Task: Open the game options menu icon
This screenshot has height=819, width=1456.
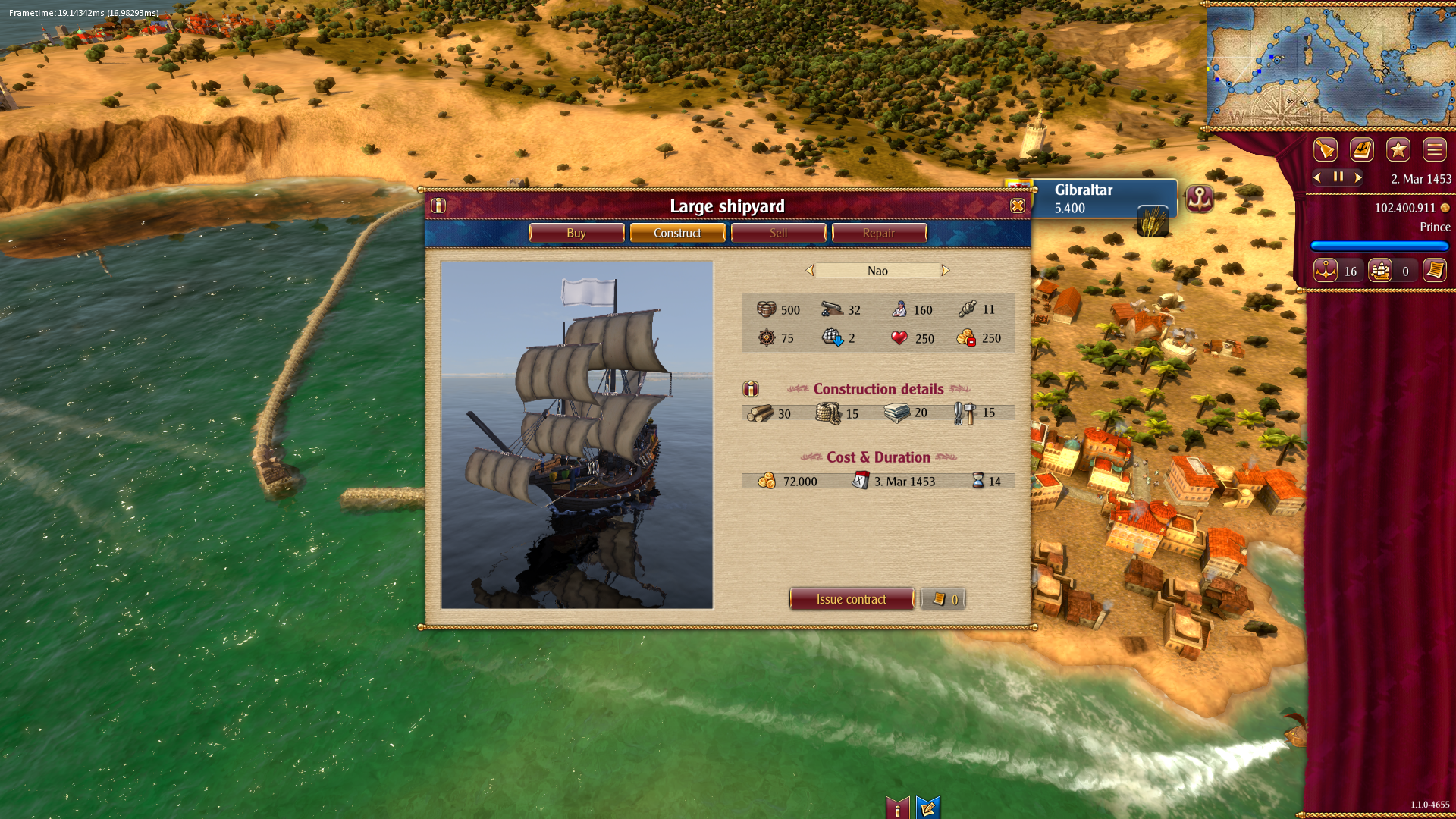Action: [1434, 149]
